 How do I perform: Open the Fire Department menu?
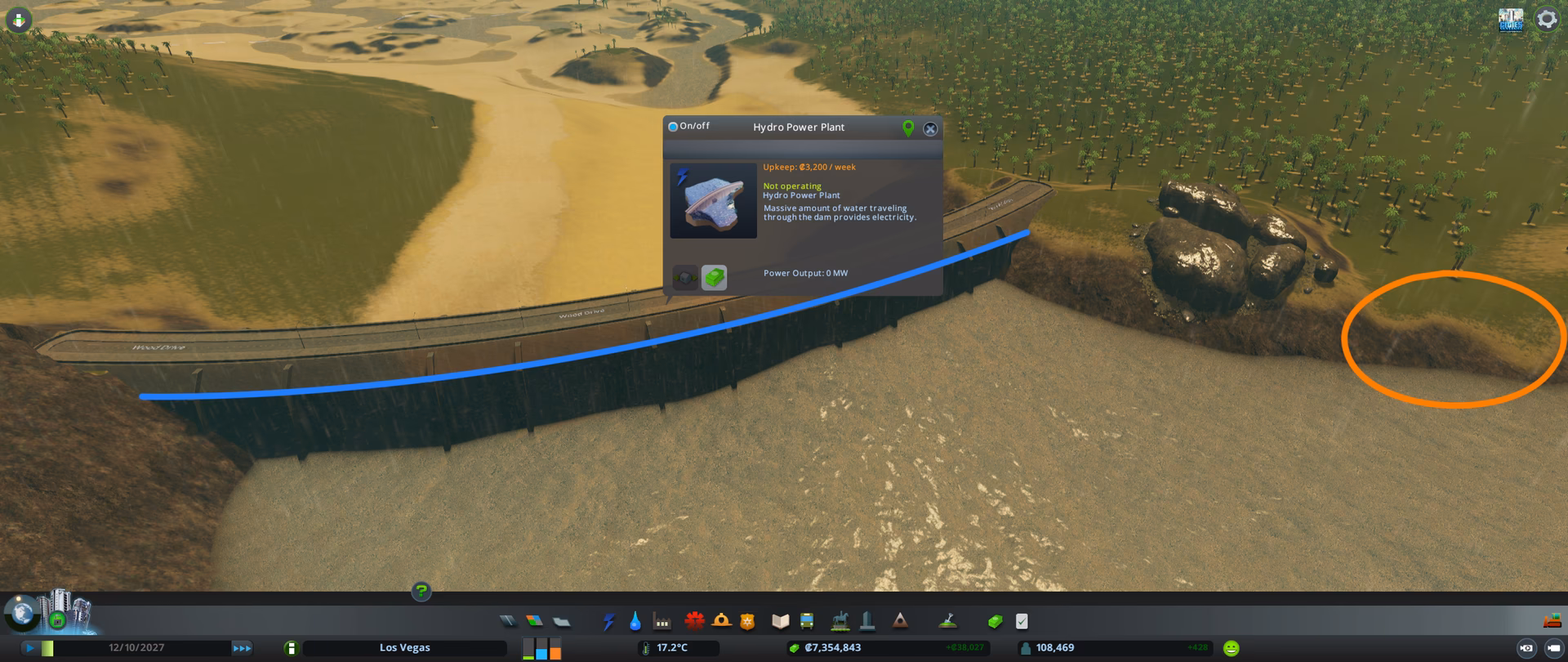click(x=722, y=621)
